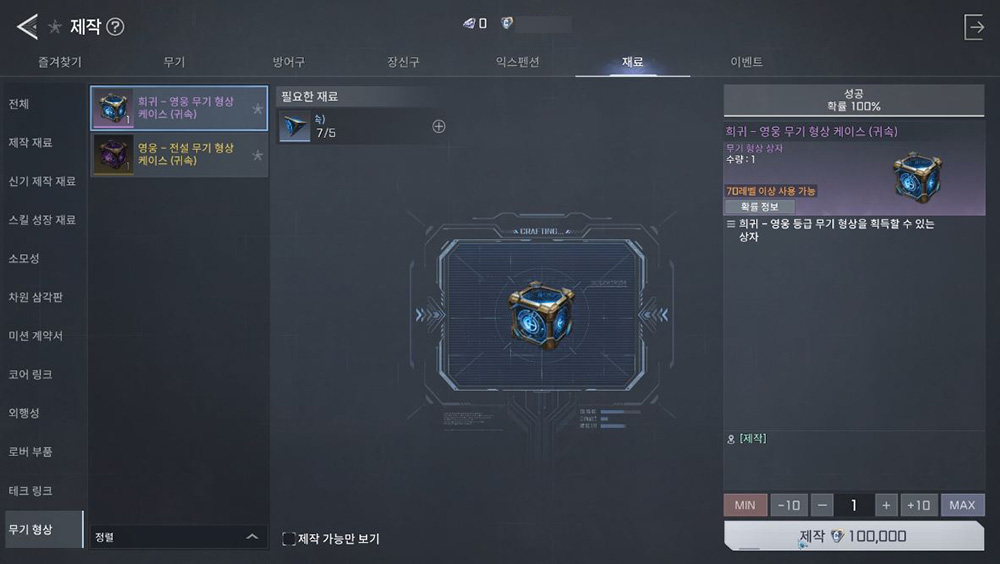Open the 차원 삼각판 category
1000x564 pixels.
pyautogui.click(x=34, y=297)
